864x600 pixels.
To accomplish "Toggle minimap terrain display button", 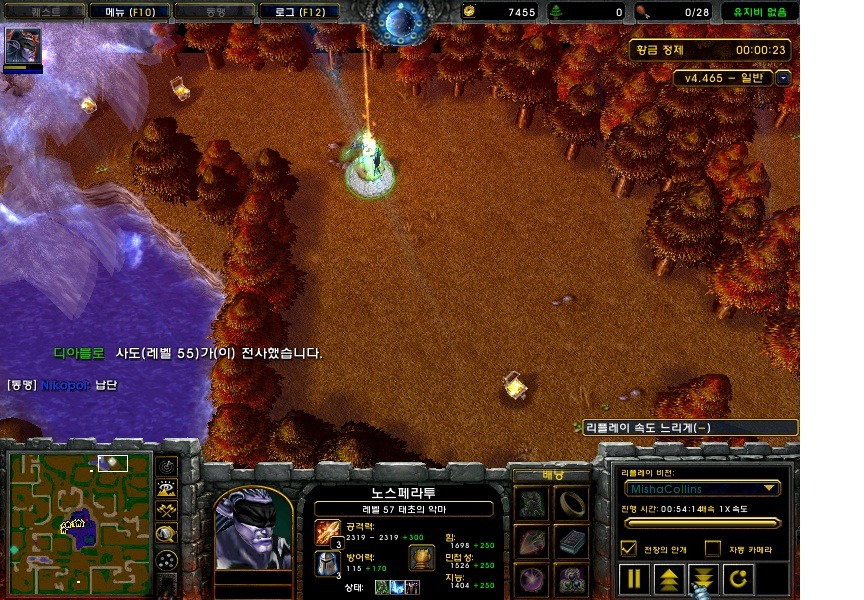I will click(x=167, y=488).
